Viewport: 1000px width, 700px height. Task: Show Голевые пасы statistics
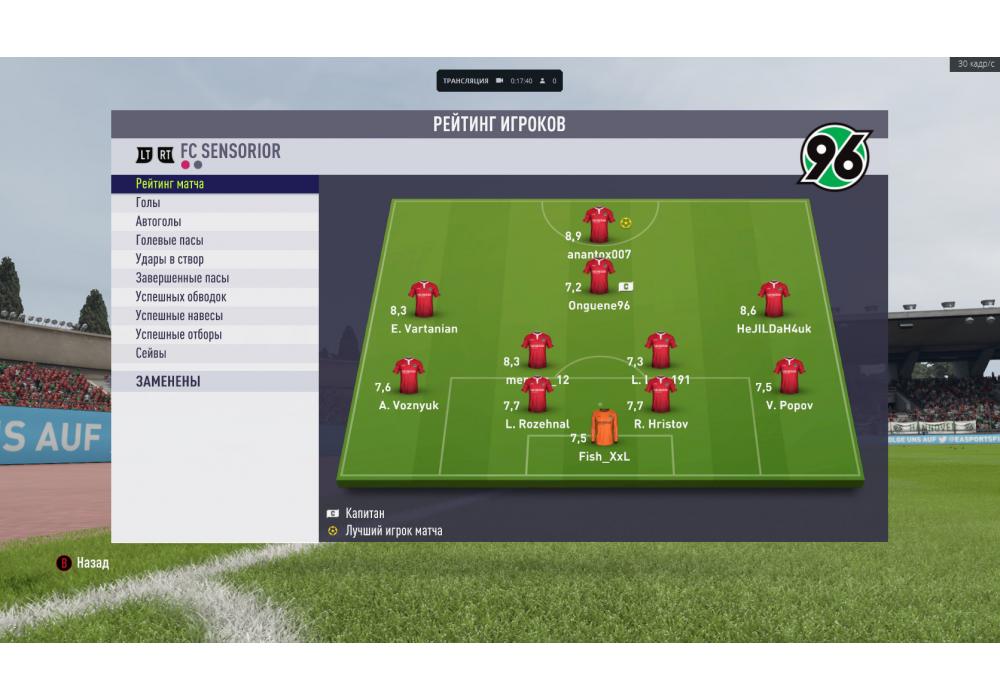click(x=170, y=241)
